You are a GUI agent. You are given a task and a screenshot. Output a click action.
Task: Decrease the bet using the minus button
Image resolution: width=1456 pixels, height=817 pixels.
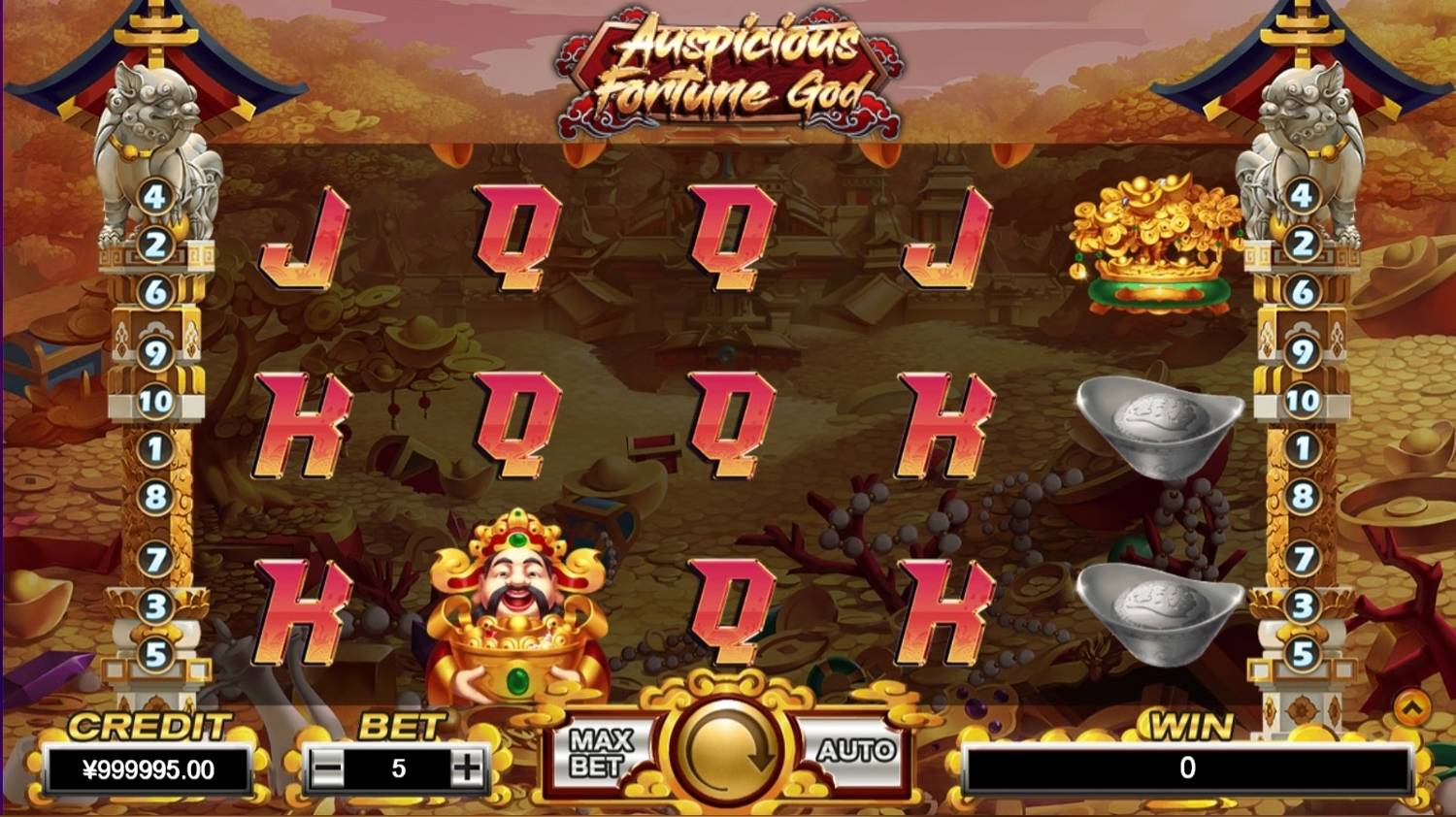click(327, 766)
